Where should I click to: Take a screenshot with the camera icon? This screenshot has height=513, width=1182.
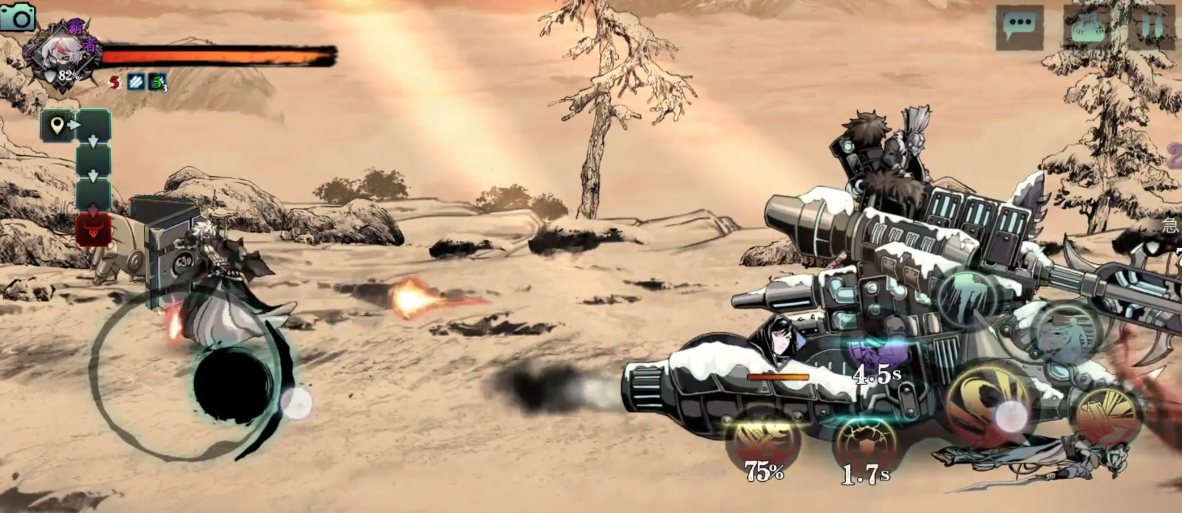[18, 17]
